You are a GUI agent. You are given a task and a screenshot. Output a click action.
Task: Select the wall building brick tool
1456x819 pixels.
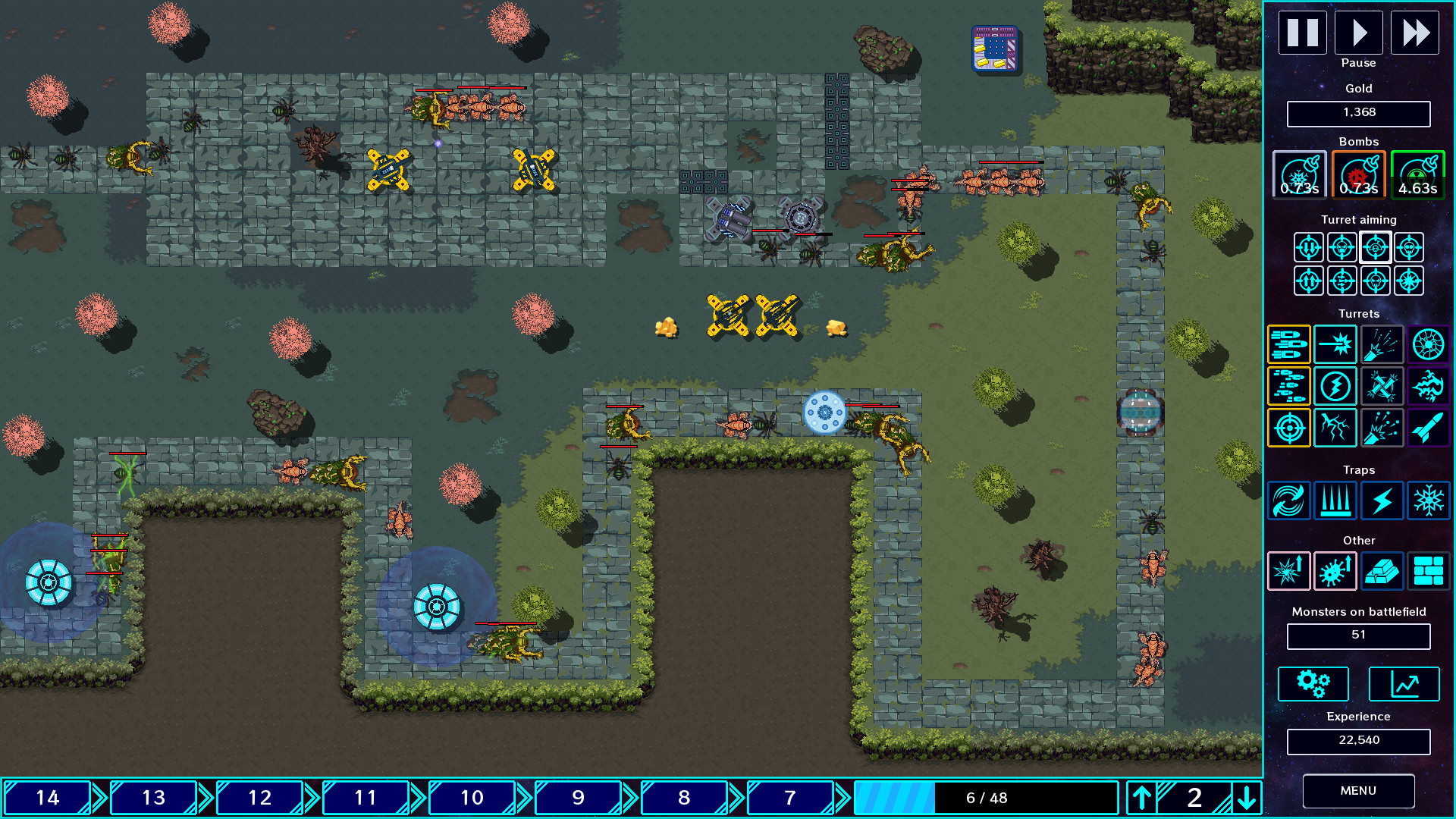pos(1429,571)
